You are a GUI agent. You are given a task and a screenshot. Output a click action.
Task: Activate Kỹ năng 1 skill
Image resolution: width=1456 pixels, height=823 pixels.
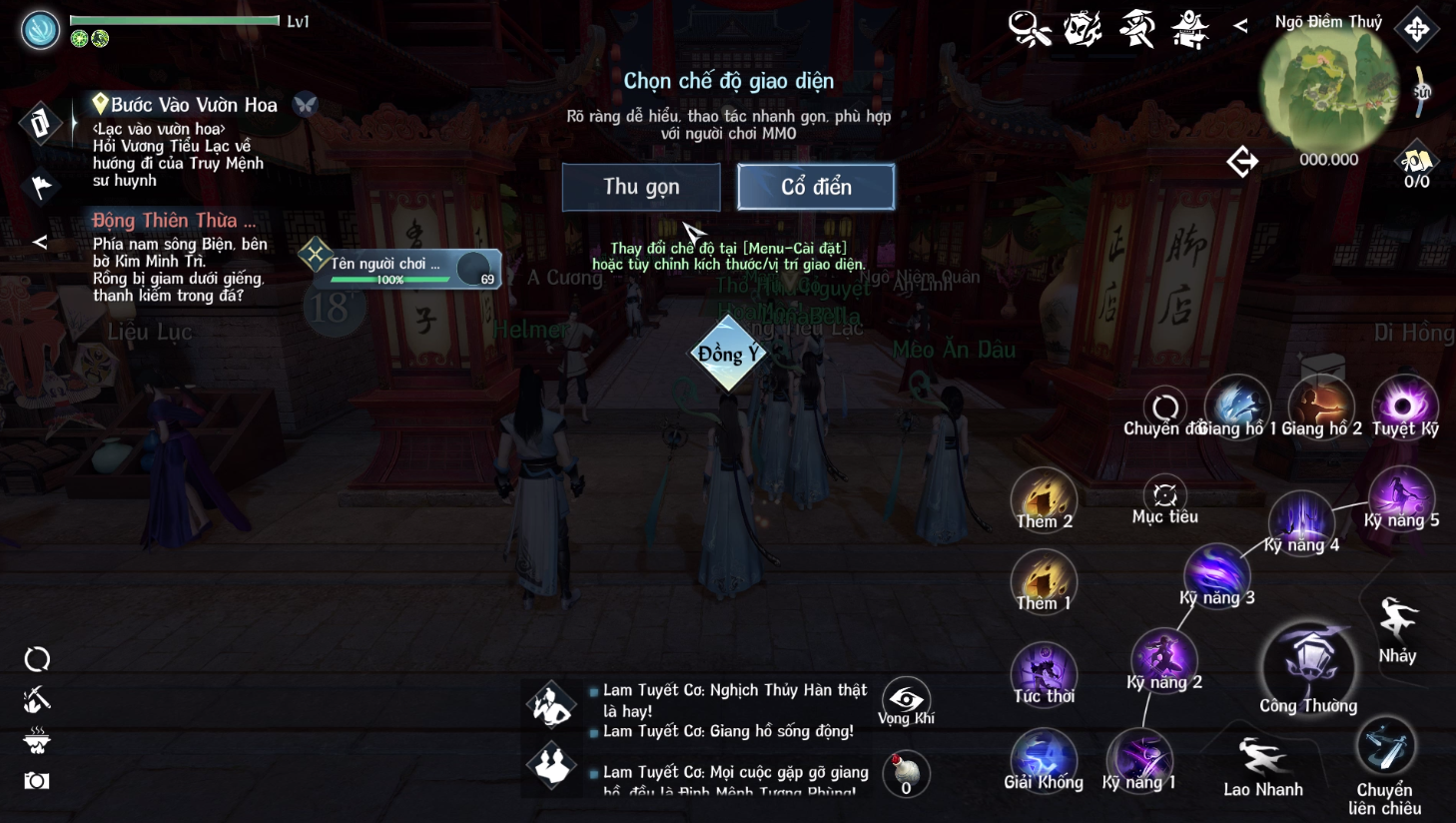(x=1140, y=759)
